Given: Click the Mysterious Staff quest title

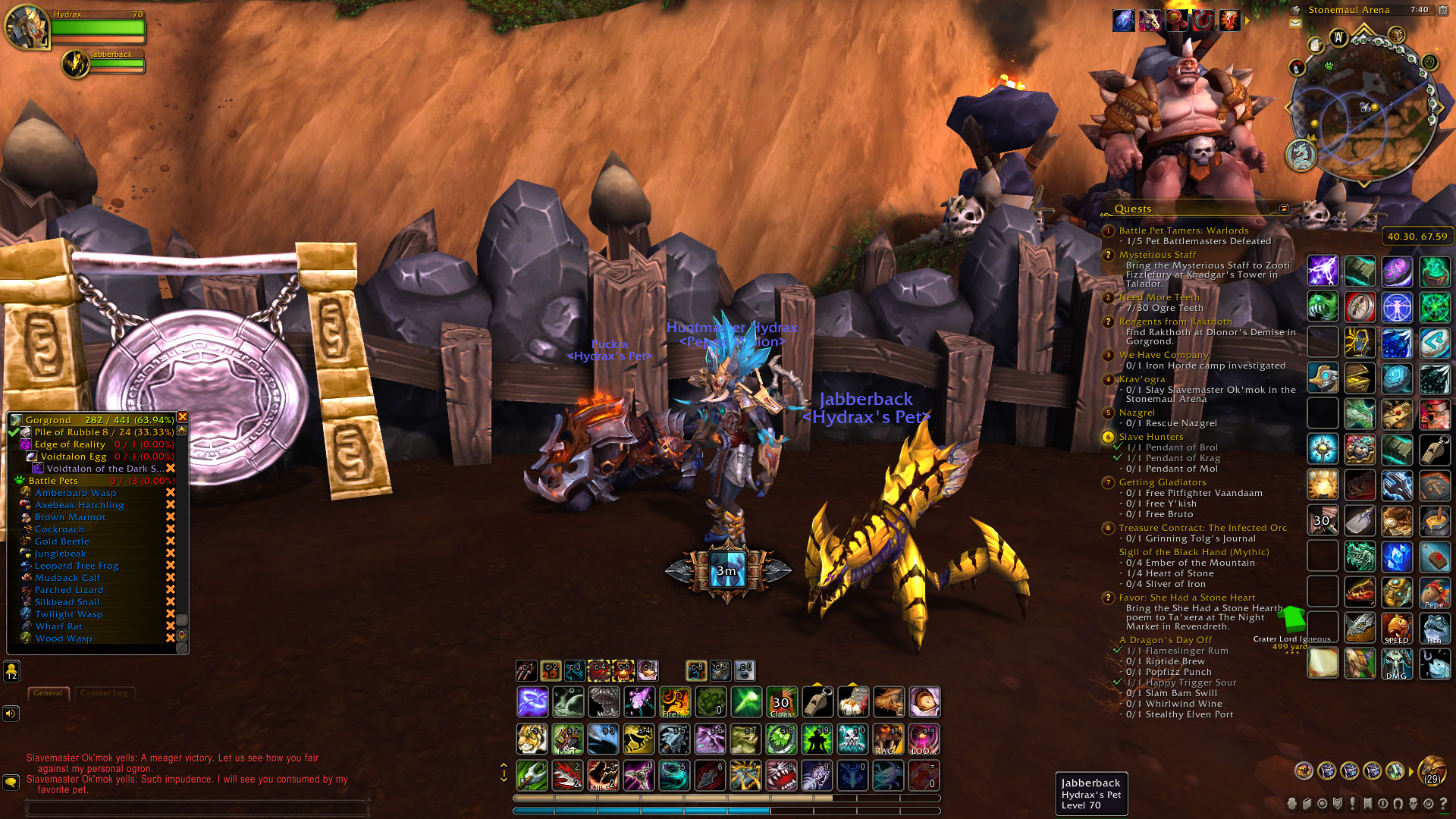Looking at the screenshot, I should (x=1159, y=254).
